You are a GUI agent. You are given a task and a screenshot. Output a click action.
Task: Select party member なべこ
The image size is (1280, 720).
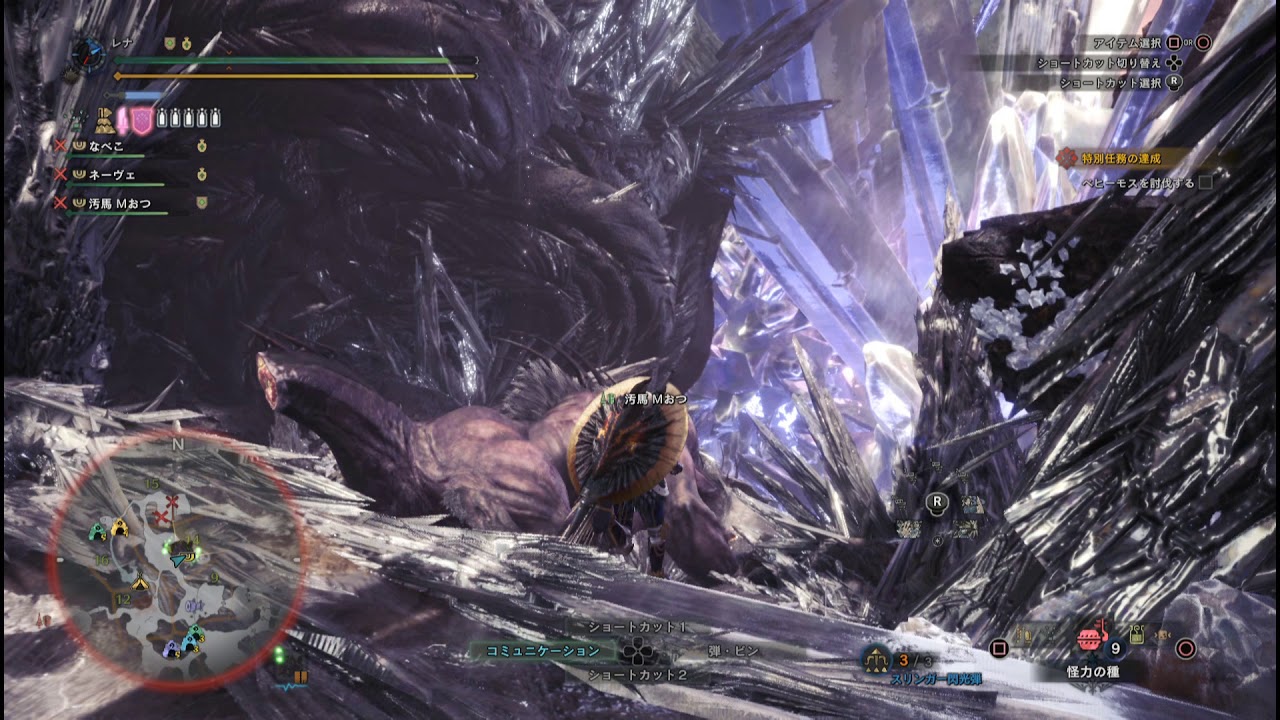click(x=106, y=146)
